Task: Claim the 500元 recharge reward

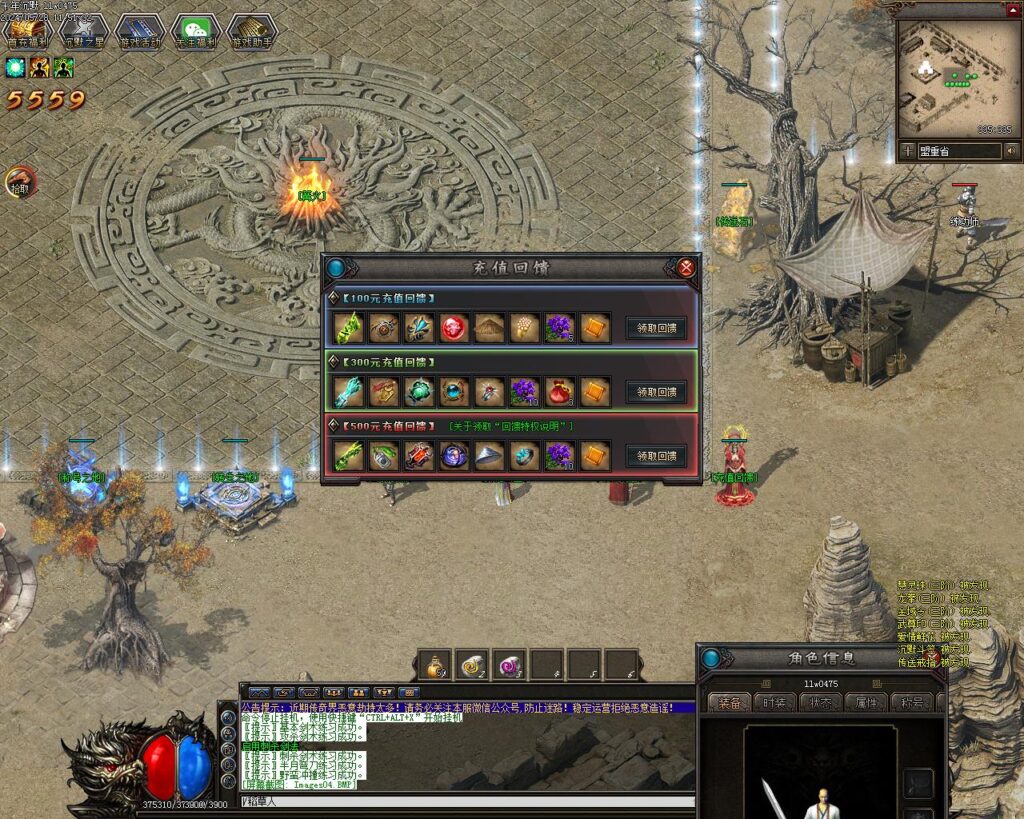Action: (656, 456)
